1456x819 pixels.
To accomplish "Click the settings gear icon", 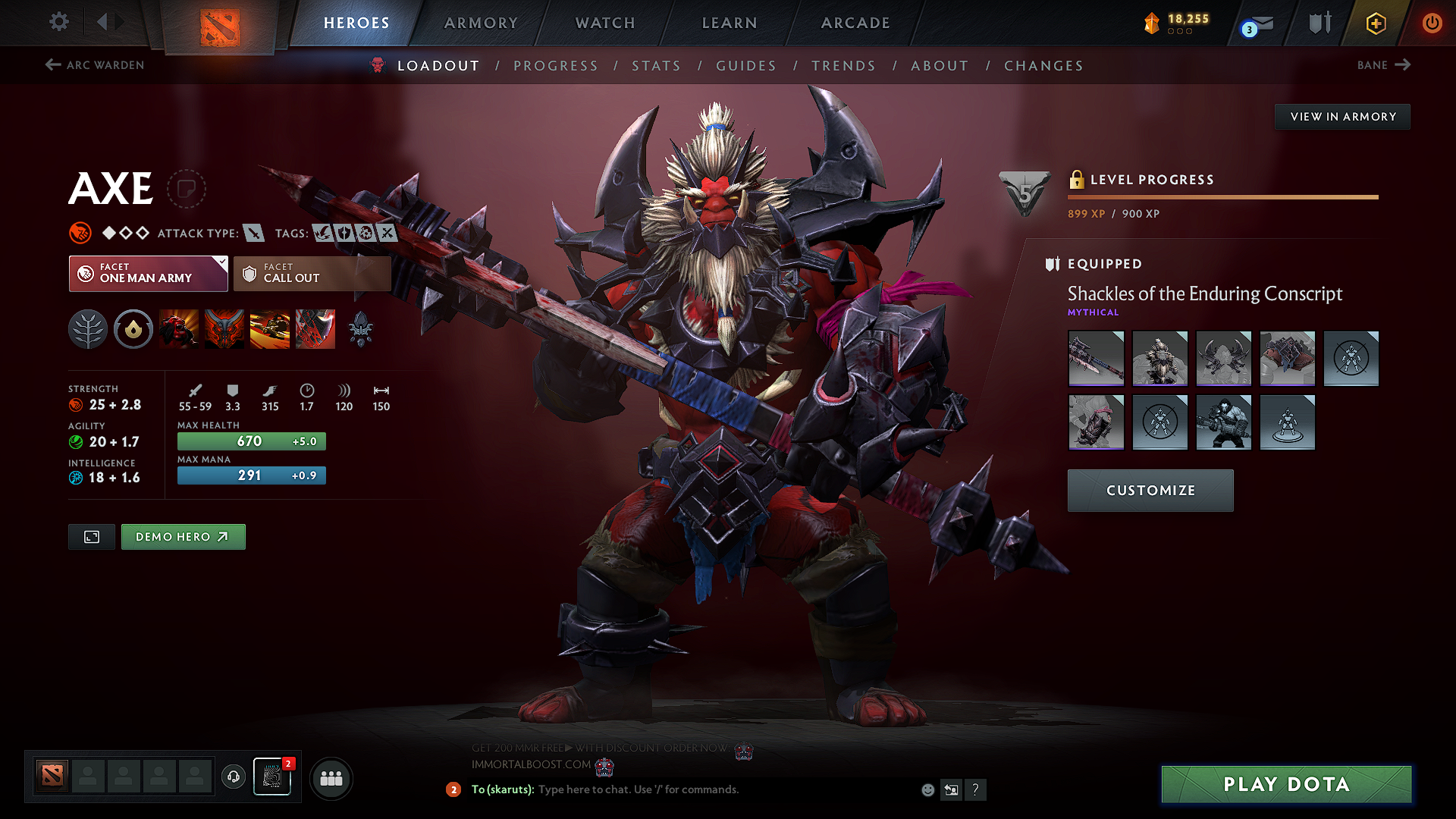I will tap(58, 22).
